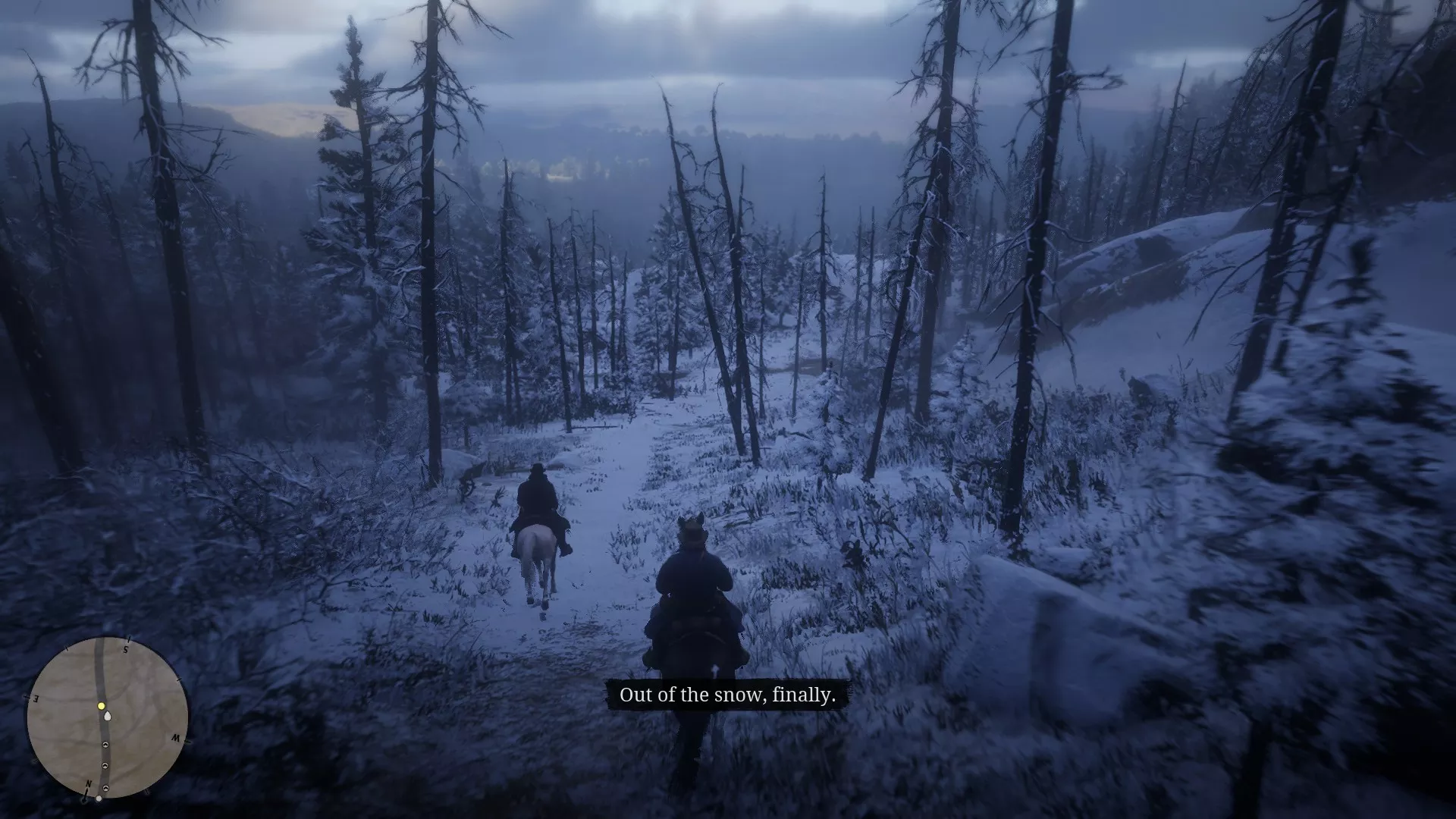Click the subtitle 'Out of the snow, finally.'

coord(730,694)
